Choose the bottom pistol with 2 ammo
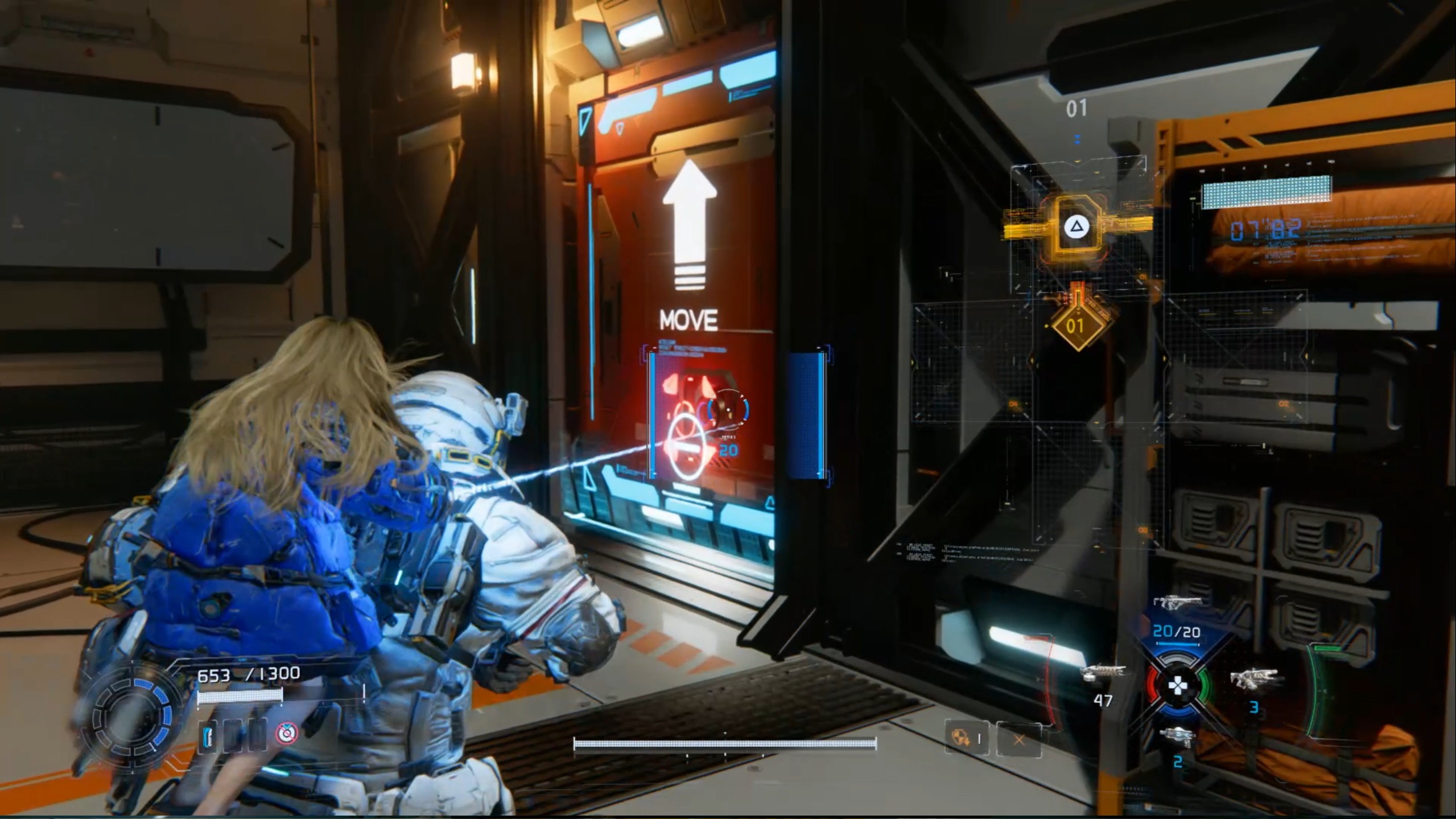Viewport: 1456px width, 819px height. tap(1177, 739)
